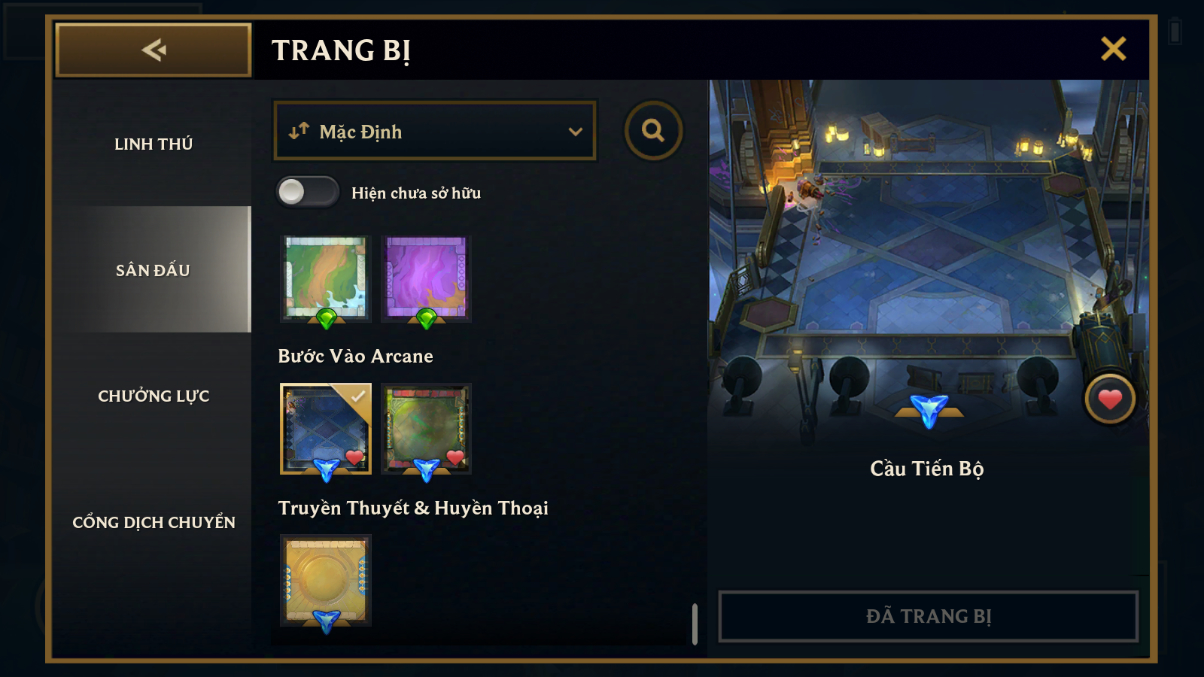Choose the purple flame arena thumbnail
The image size is (1204, 677).
tap(426, 278)
